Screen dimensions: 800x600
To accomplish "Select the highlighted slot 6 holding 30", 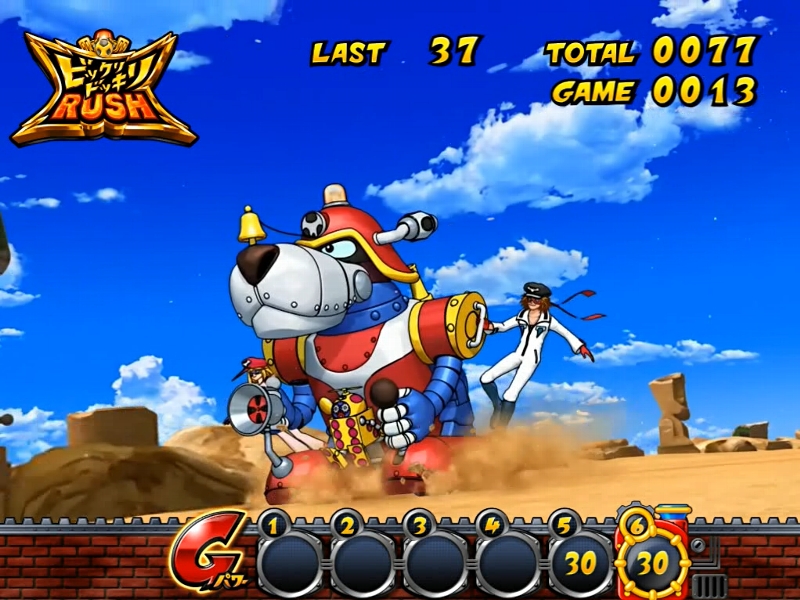I will [652, 563].
